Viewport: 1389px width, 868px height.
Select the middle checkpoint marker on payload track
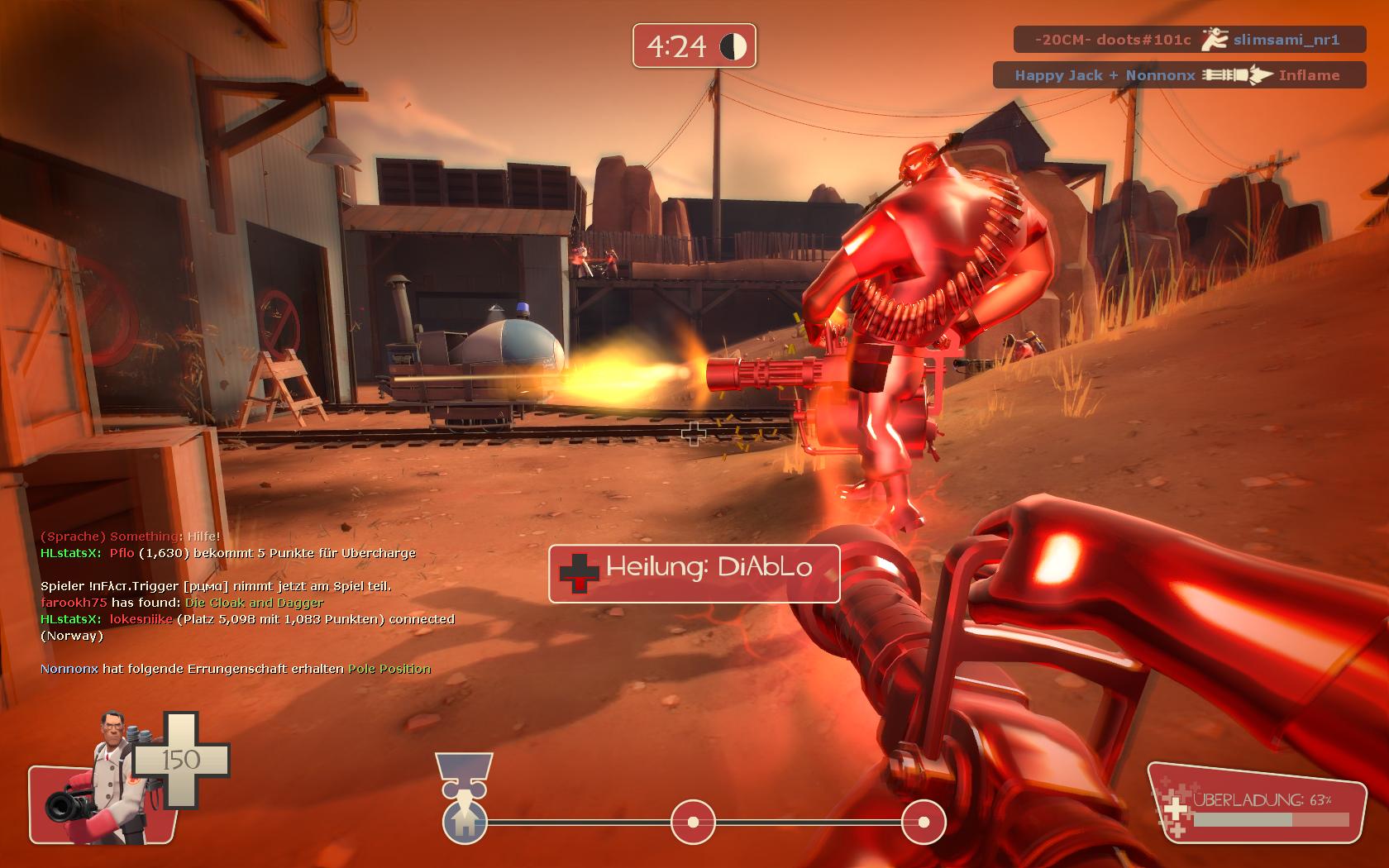[693, 822]
